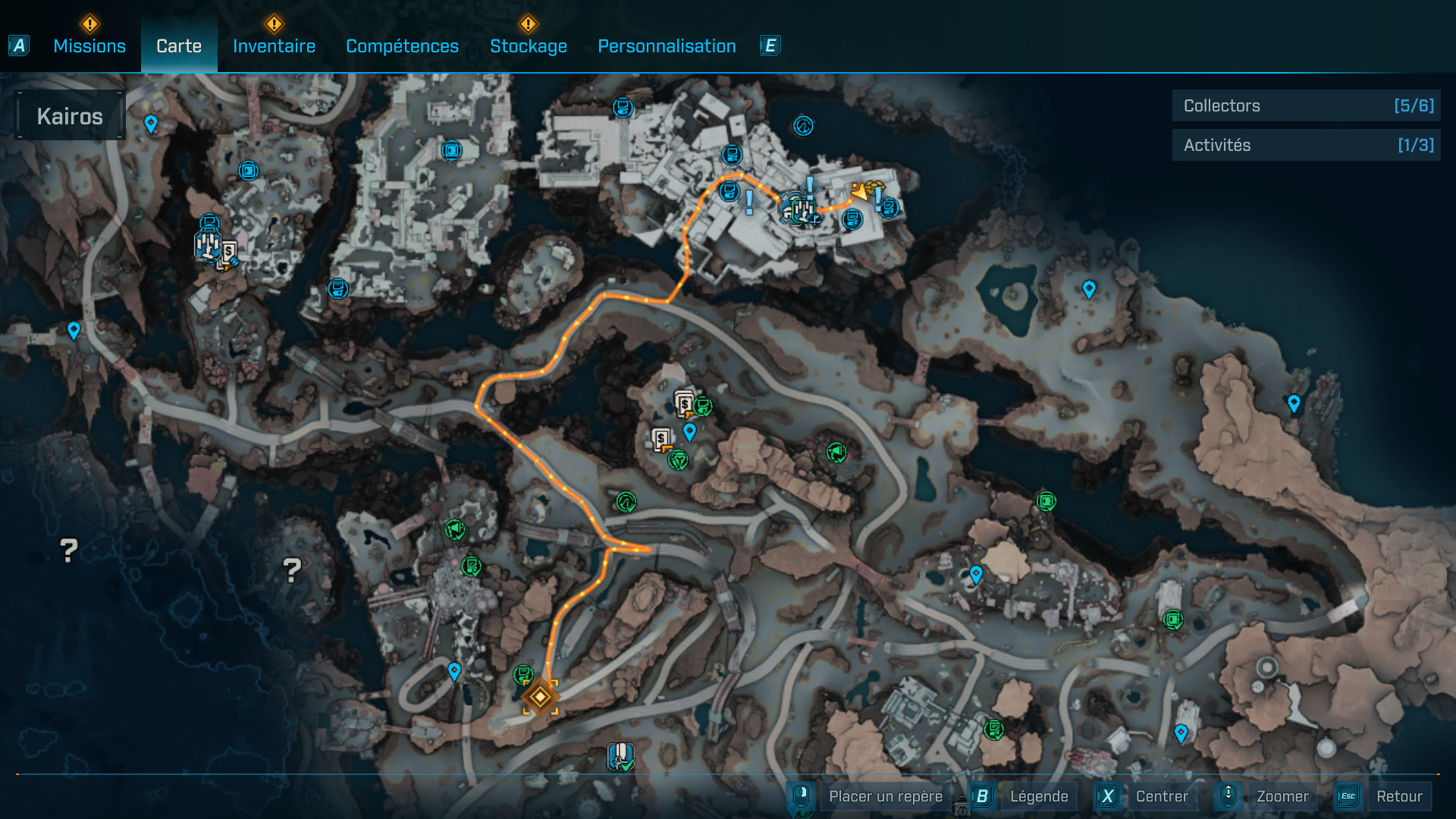Select the Collectors progress row
The image size is (1456, 819).
(x=1306, y=106)
